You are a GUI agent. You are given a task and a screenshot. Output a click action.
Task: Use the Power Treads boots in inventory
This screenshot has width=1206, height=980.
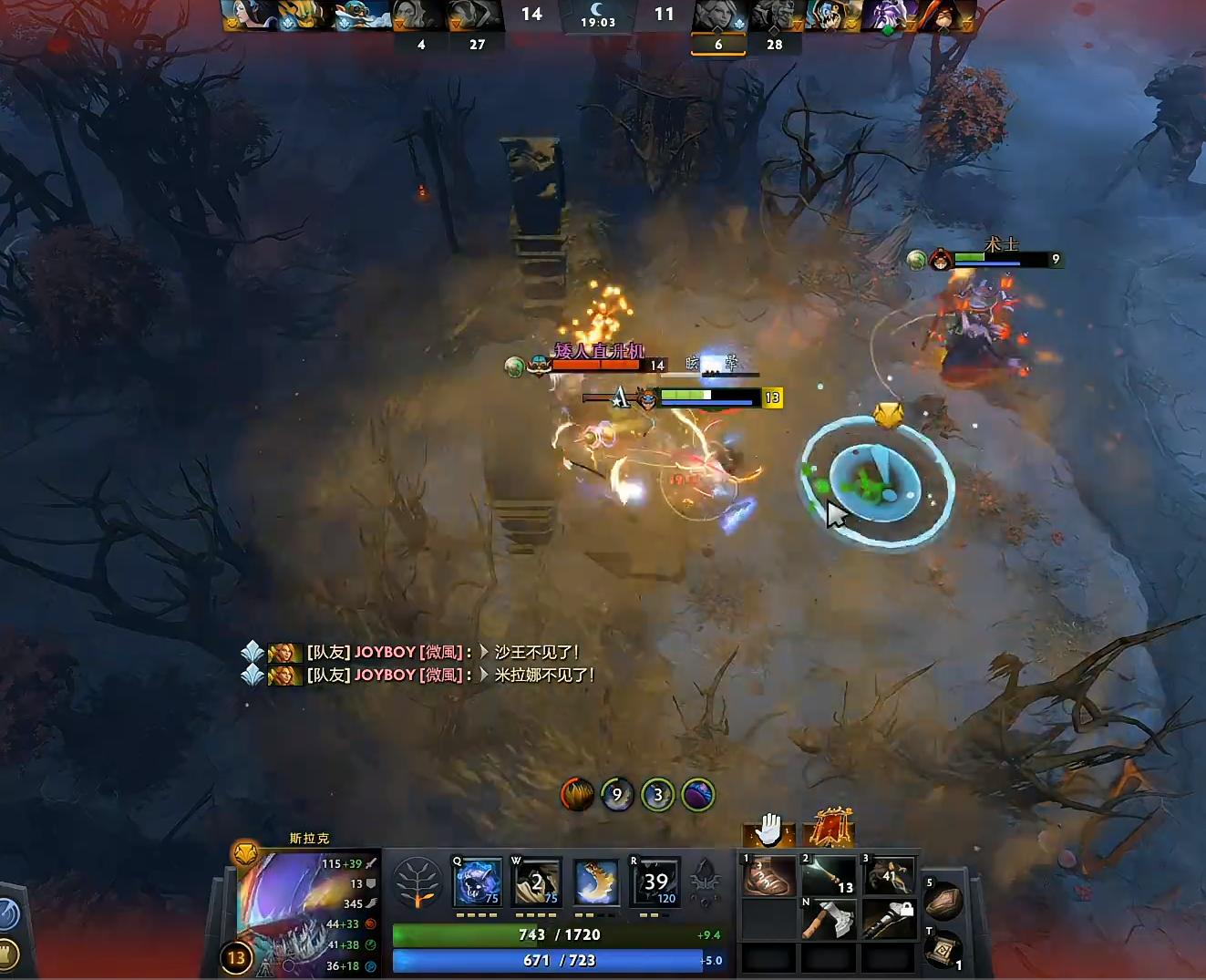768,875
